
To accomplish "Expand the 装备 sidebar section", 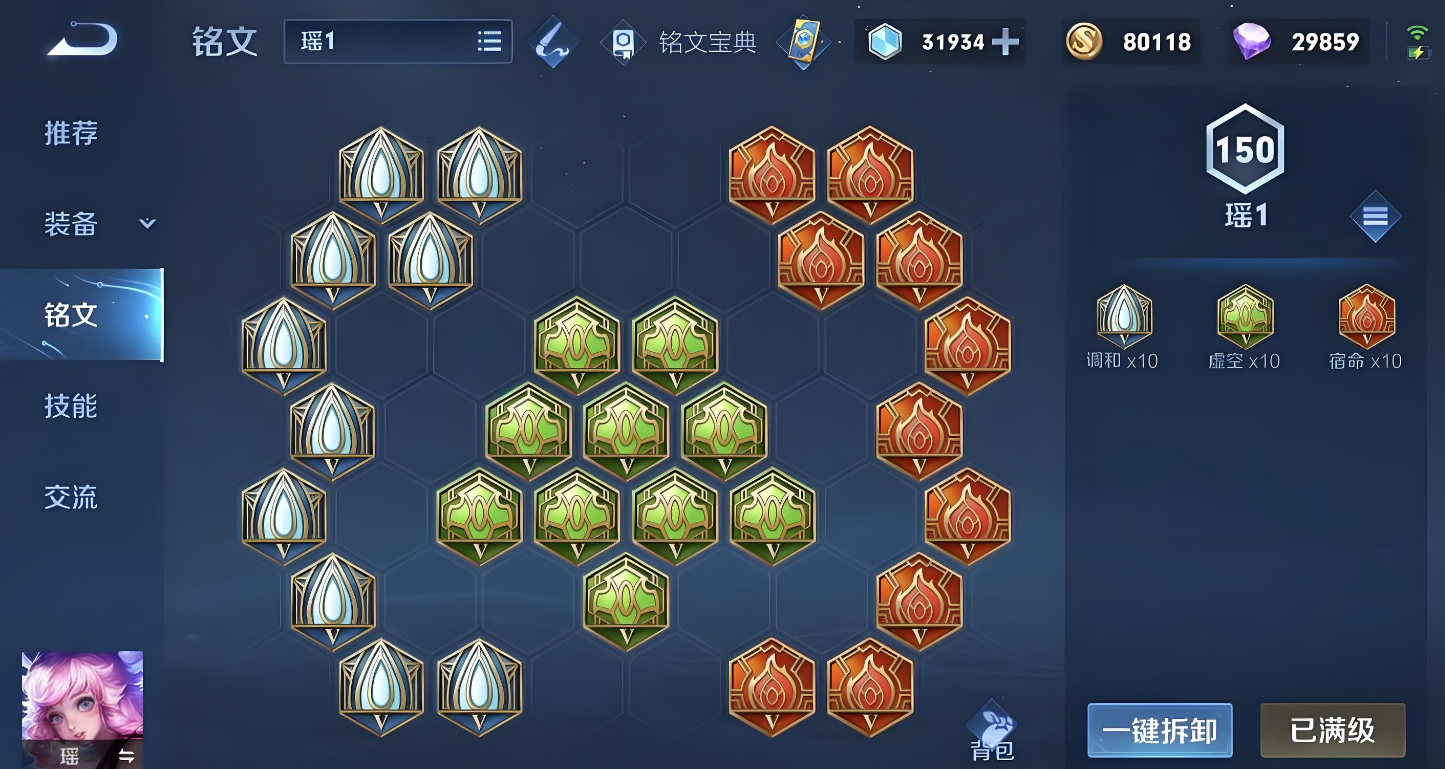I will point(145,222).
